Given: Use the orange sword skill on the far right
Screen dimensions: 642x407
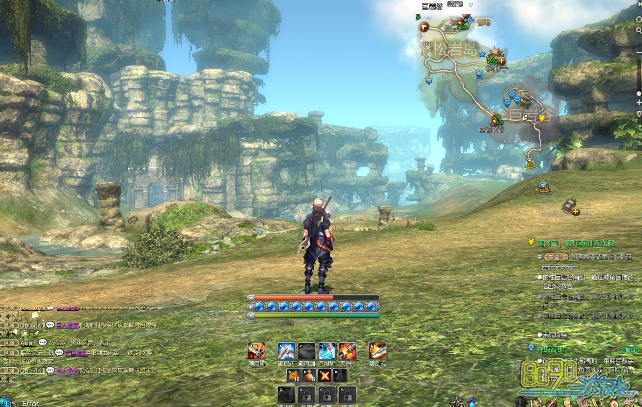Looking at the screenshot, I should click(x=378, y=350).
